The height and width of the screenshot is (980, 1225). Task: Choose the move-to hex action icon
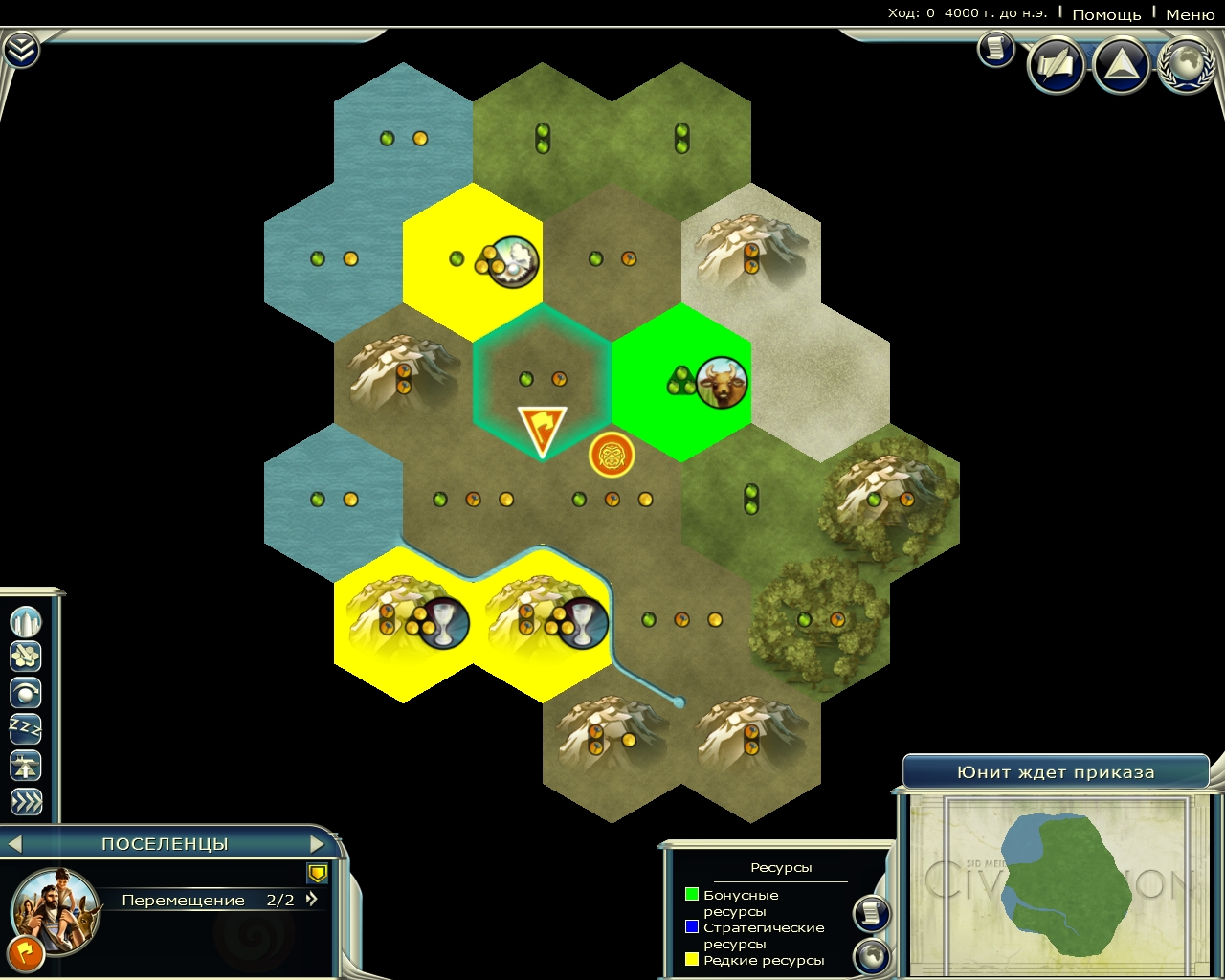point(26,657)
